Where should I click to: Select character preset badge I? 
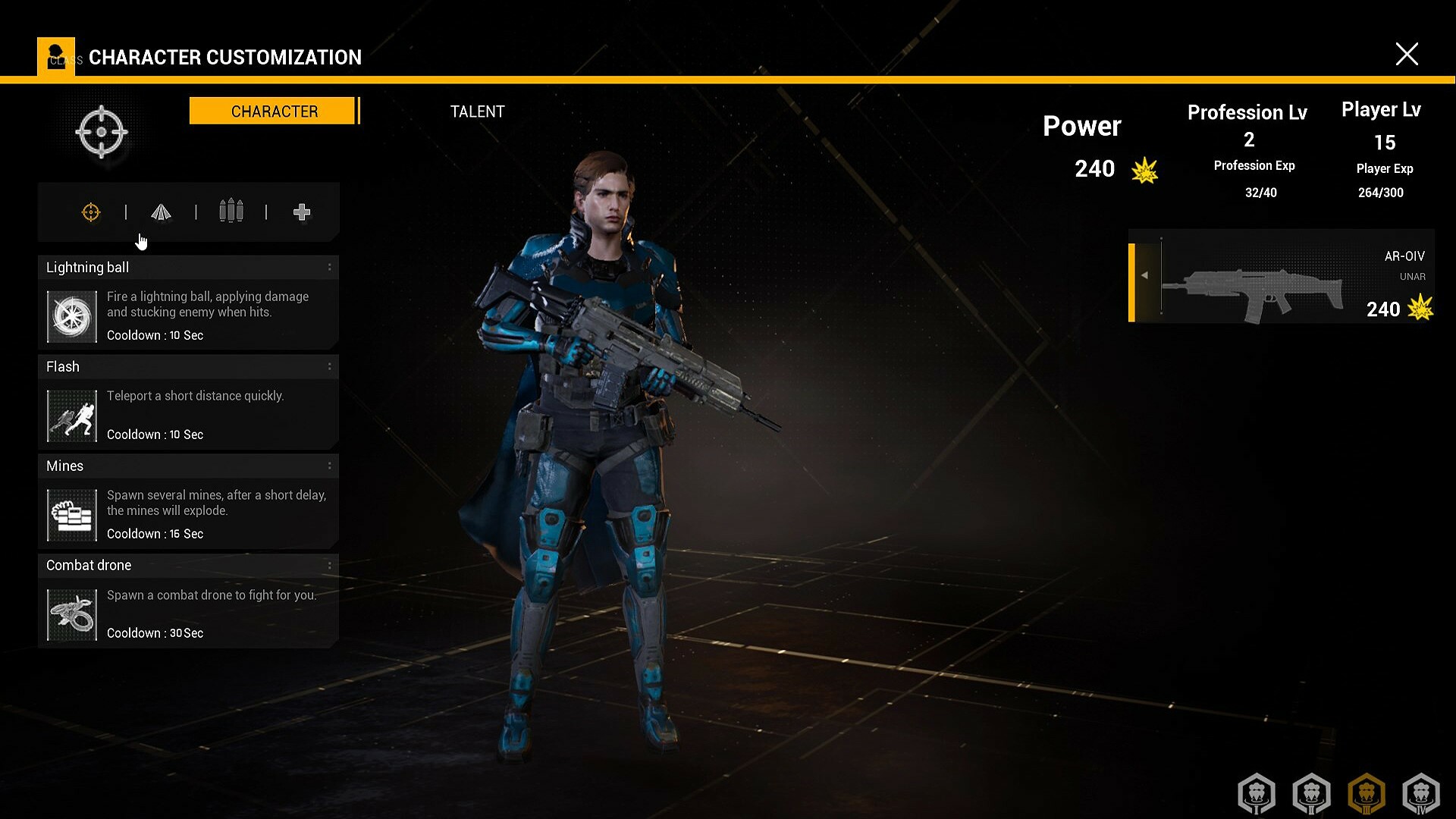[1257, 793]
